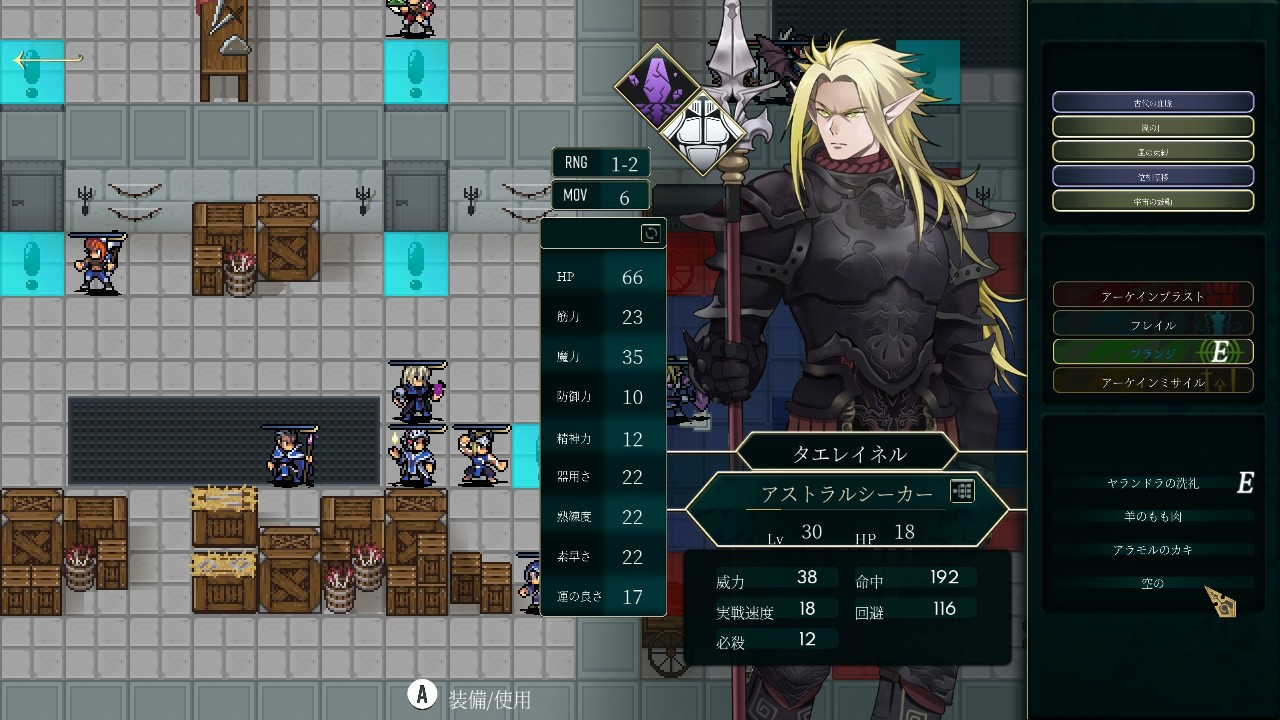Select the ヤランドラの洗礼 item
This screenshot has height=720, width=1280.
(1152, 483)
